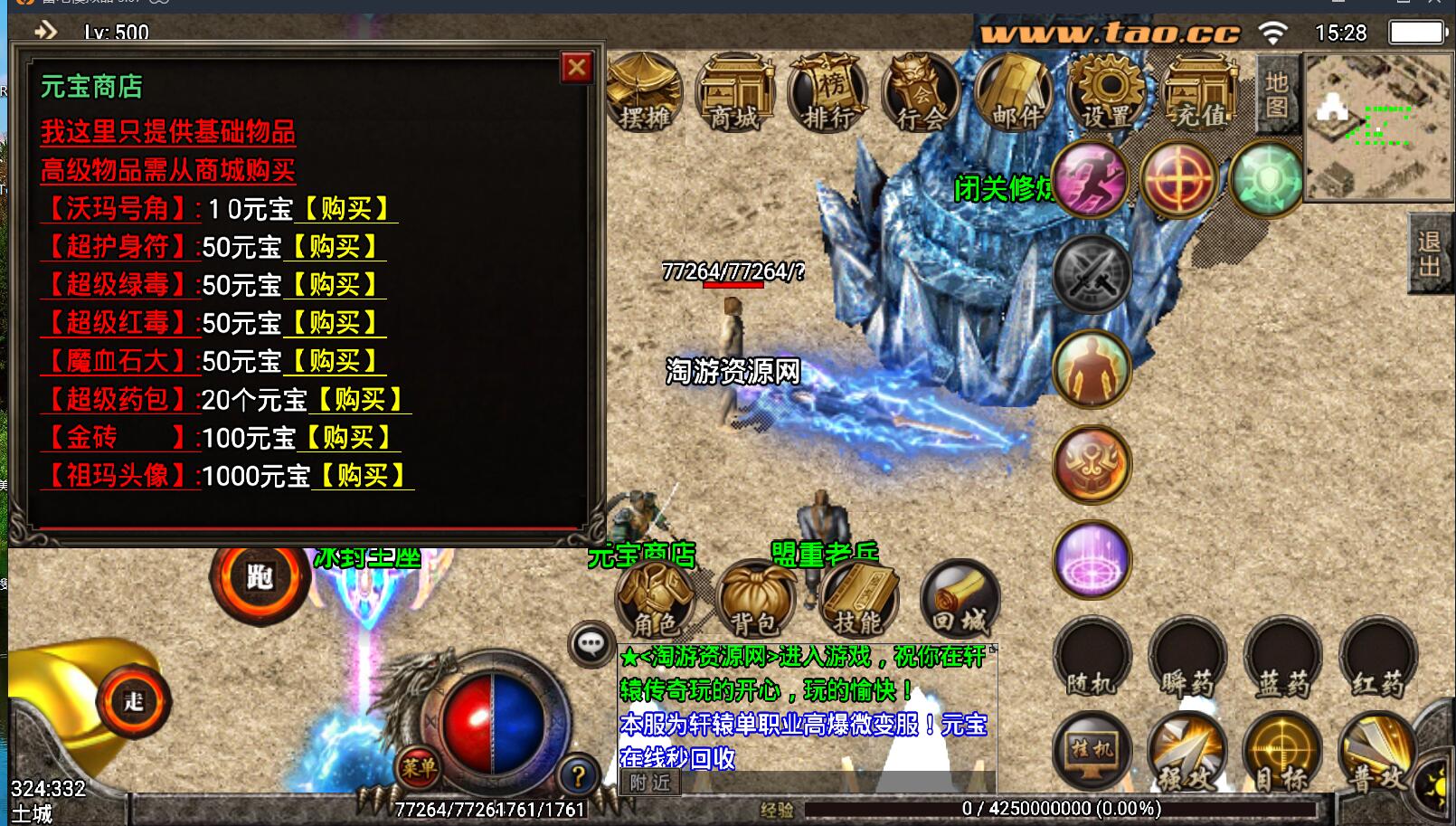Purchase the 金砖 gold brick
The height and width of the screenshot is (826, 1456).
point(349,438)
